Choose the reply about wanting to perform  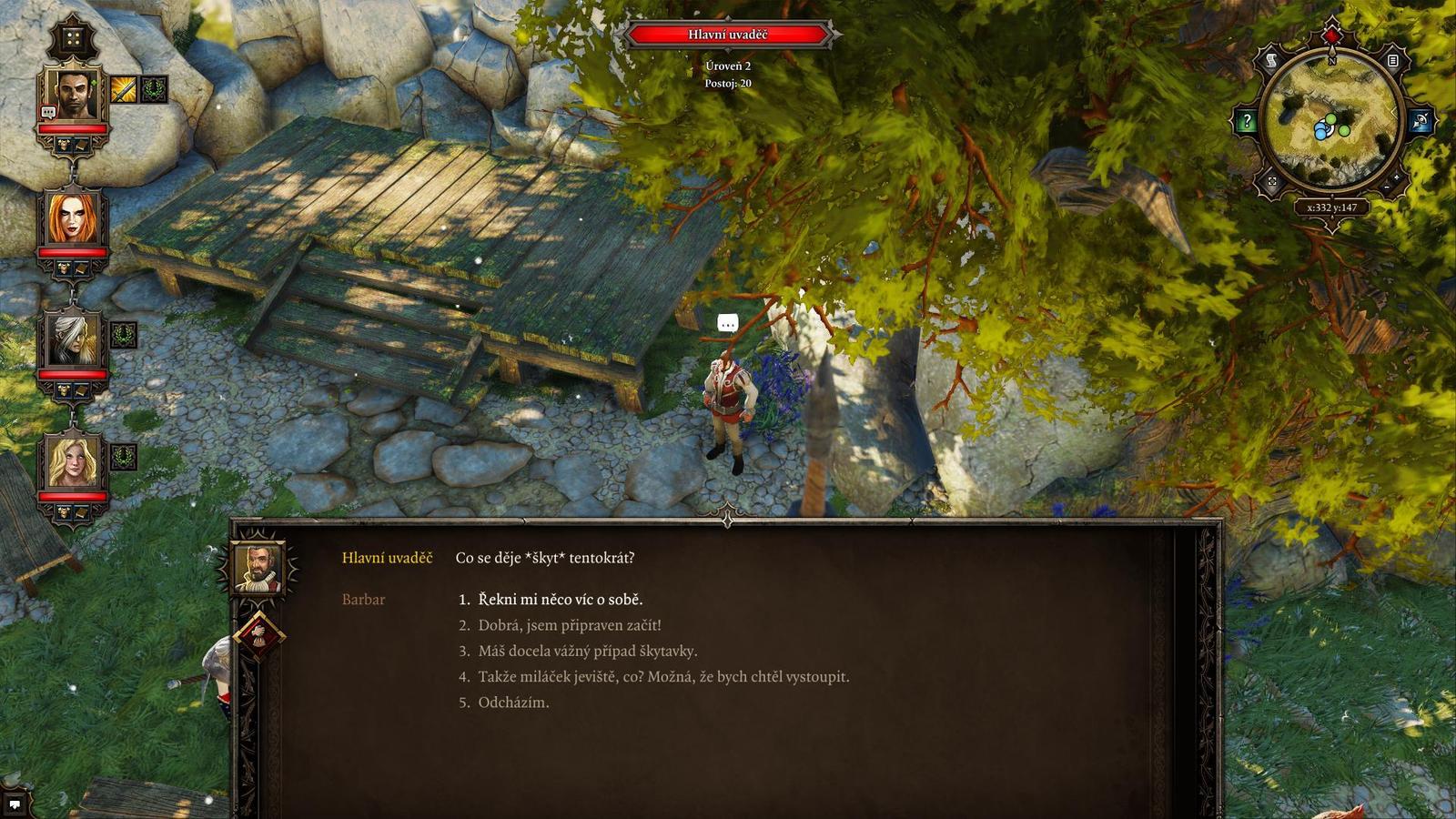click(x=664, y=676)
